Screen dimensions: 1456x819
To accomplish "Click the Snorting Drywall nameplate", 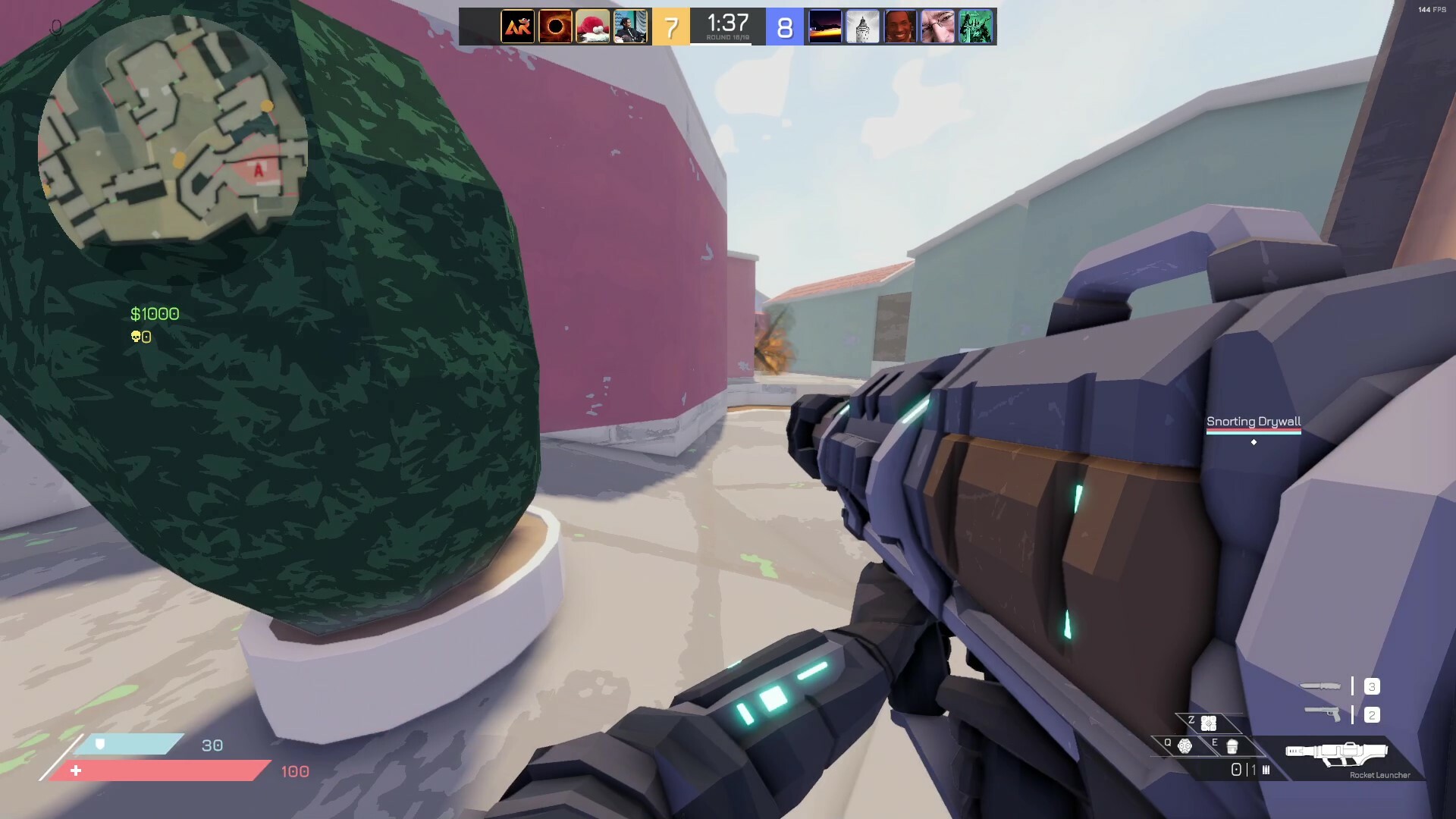I will click(1254, 421).
